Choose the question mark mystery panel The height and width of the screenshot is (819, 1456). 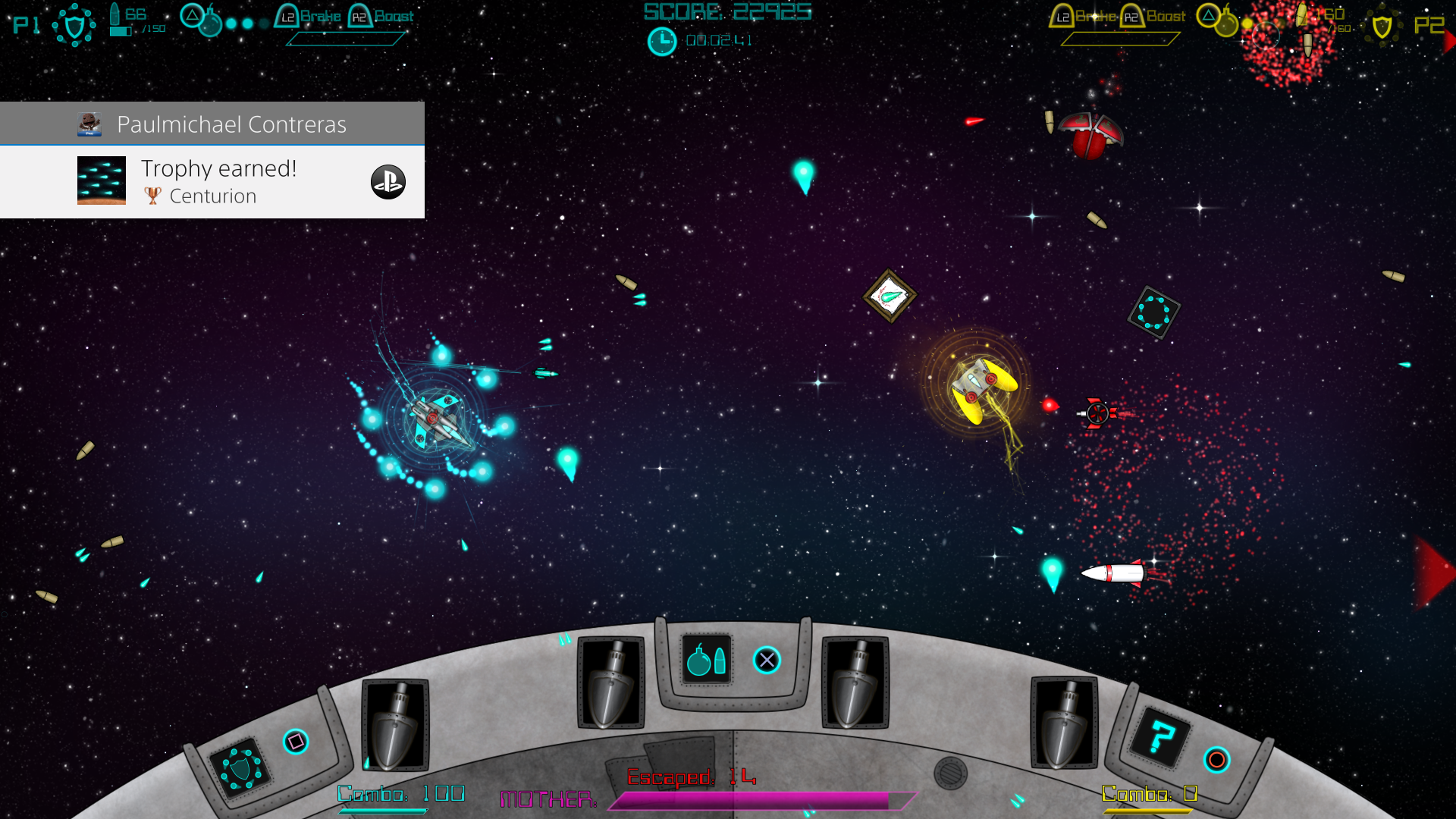tap(1160, 737)
